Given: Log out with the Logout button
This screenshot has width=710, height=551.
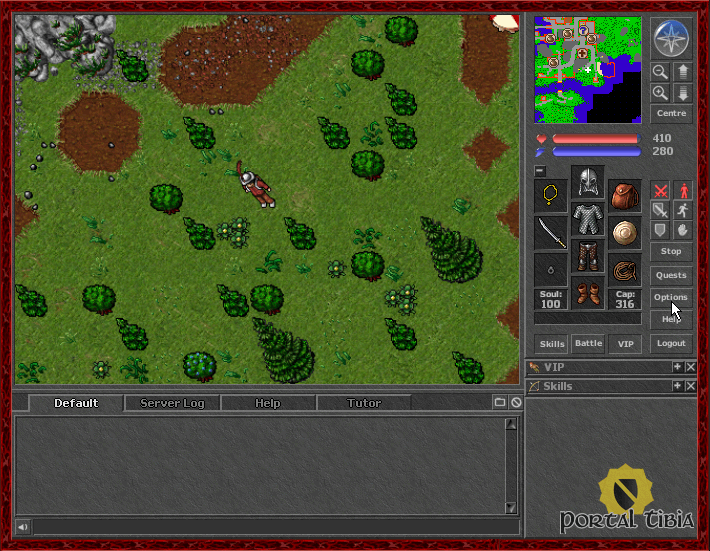Looking at the screenshot, I should point(670,343).
